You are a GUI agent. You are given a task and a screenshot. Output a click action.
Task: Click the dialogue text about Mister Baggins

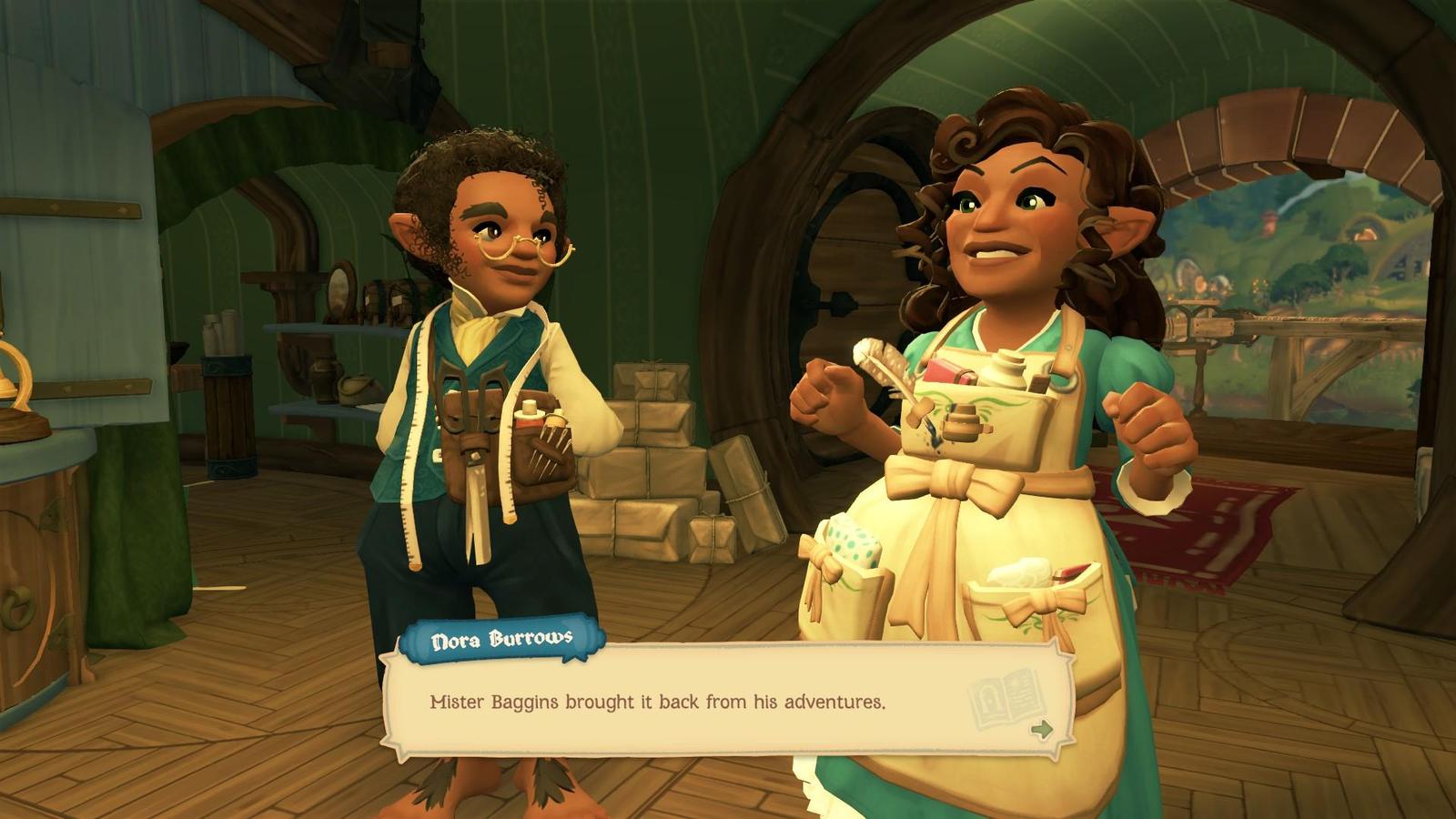click(x=655, y=700)
